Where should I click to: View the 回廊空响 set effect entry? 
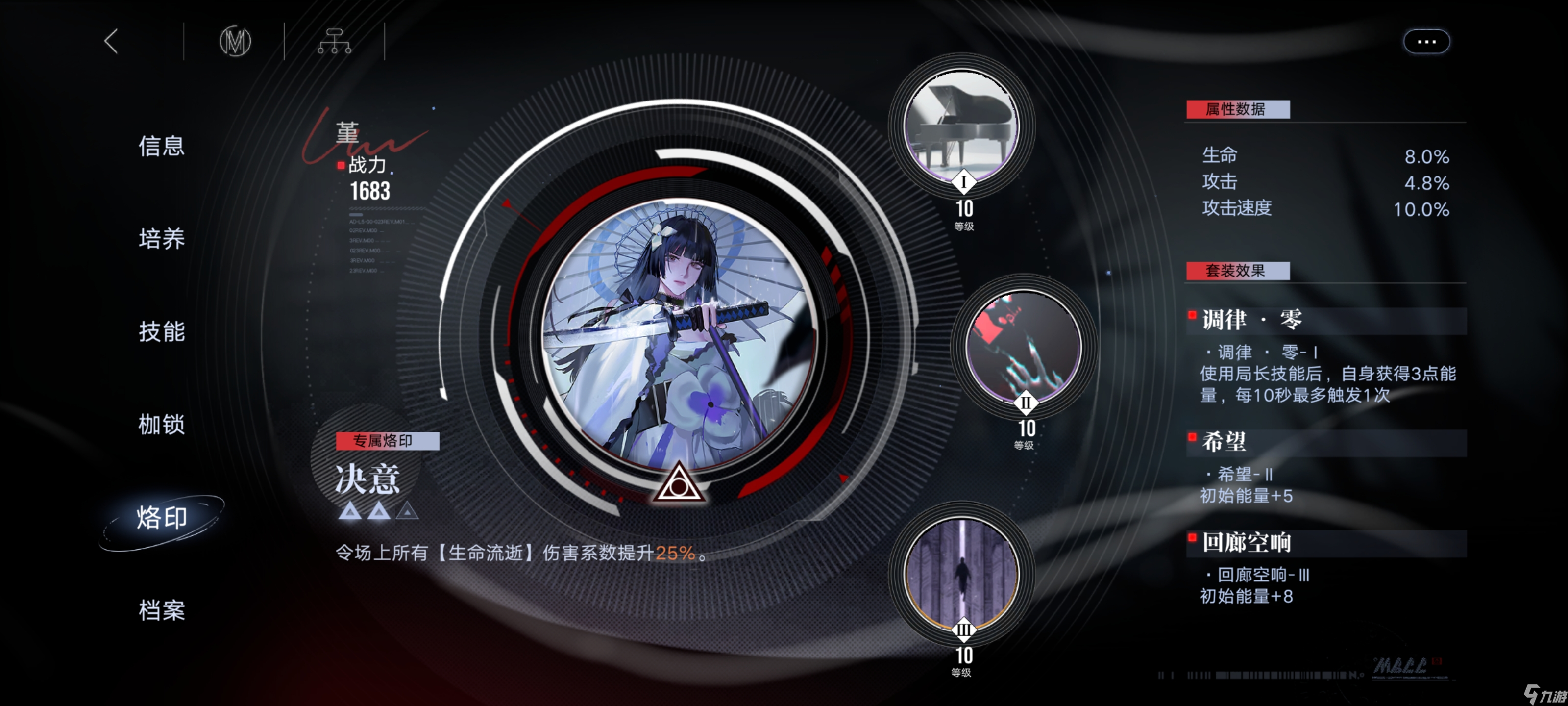tap(1246, 542)
